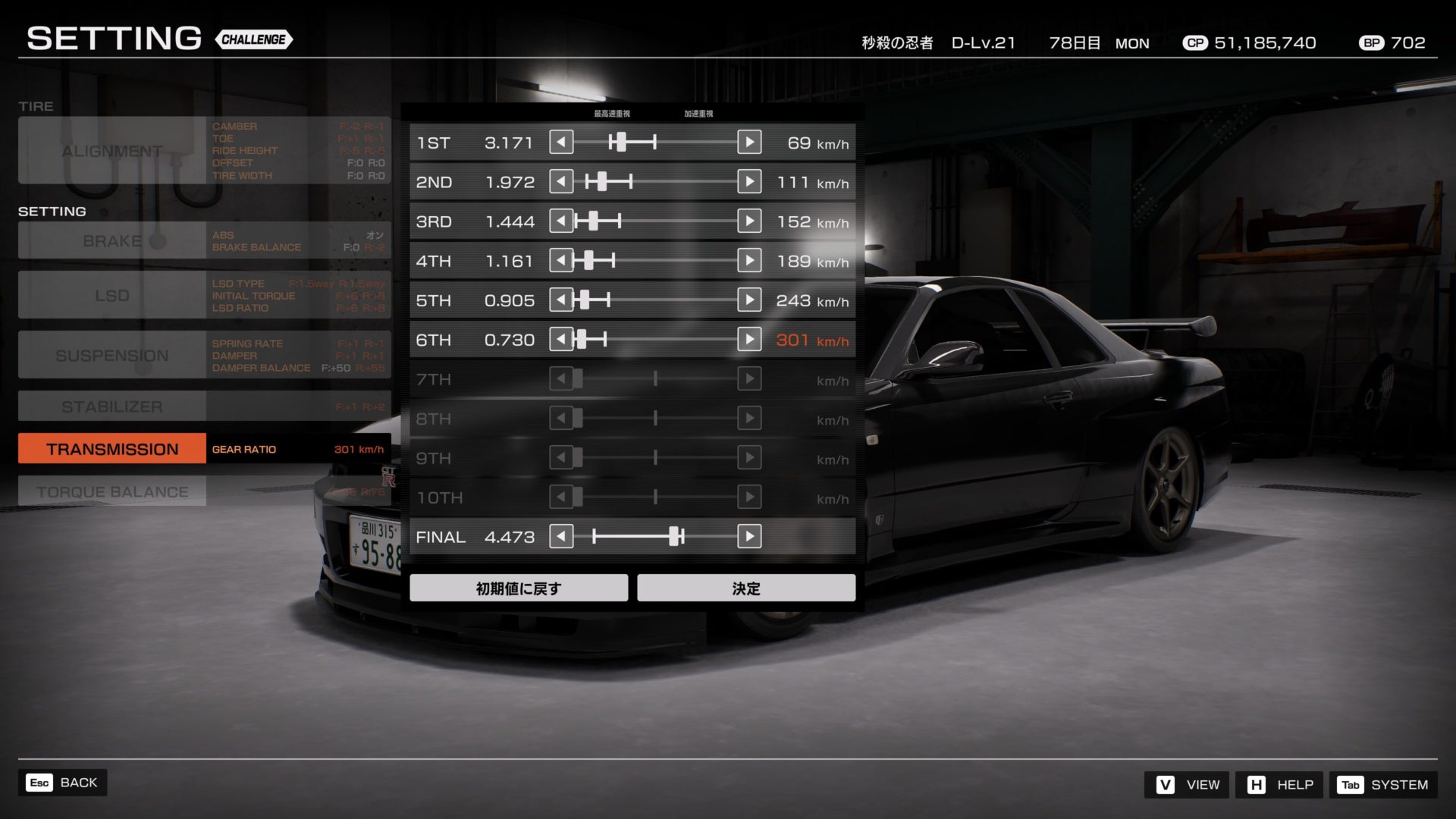The image size is (1456, 819).
Task: Choose the SUSPENSION menu entry
Action: click(112, 355)
